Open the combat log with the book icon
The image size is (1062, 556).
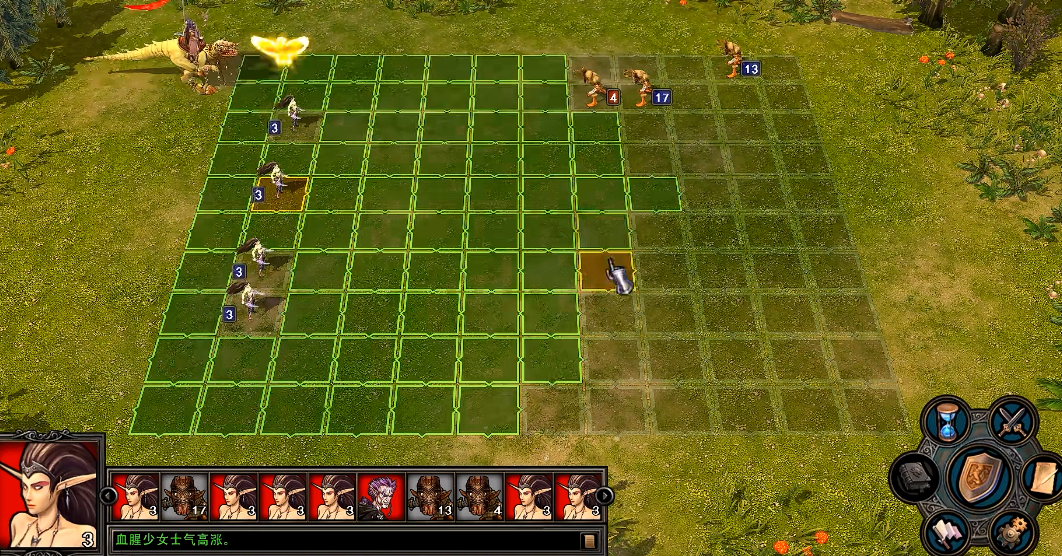click(589, 541)
